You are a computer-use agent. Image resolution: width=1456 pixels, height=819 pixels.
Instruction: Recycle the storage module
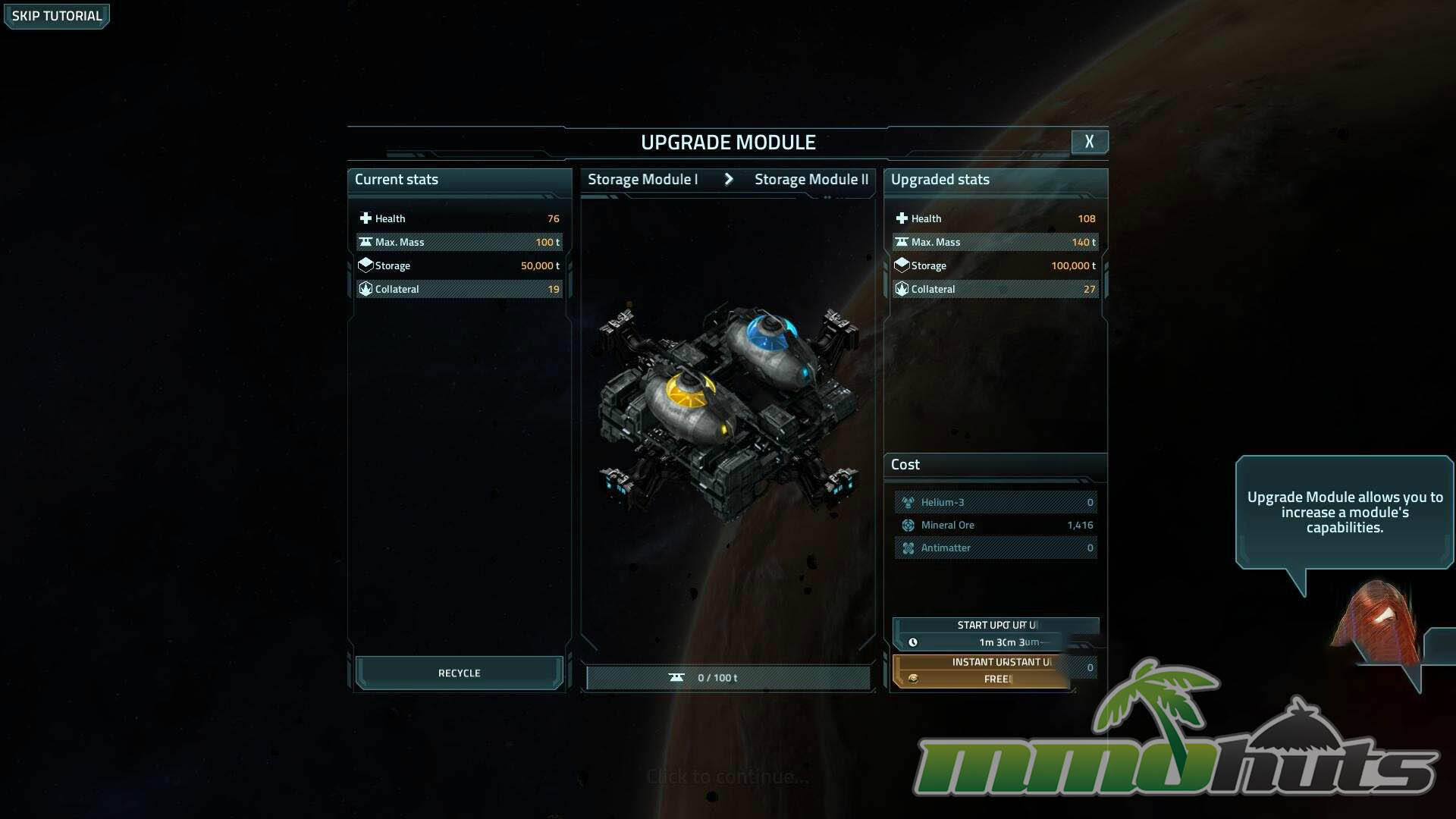click(x=459, y=673)
